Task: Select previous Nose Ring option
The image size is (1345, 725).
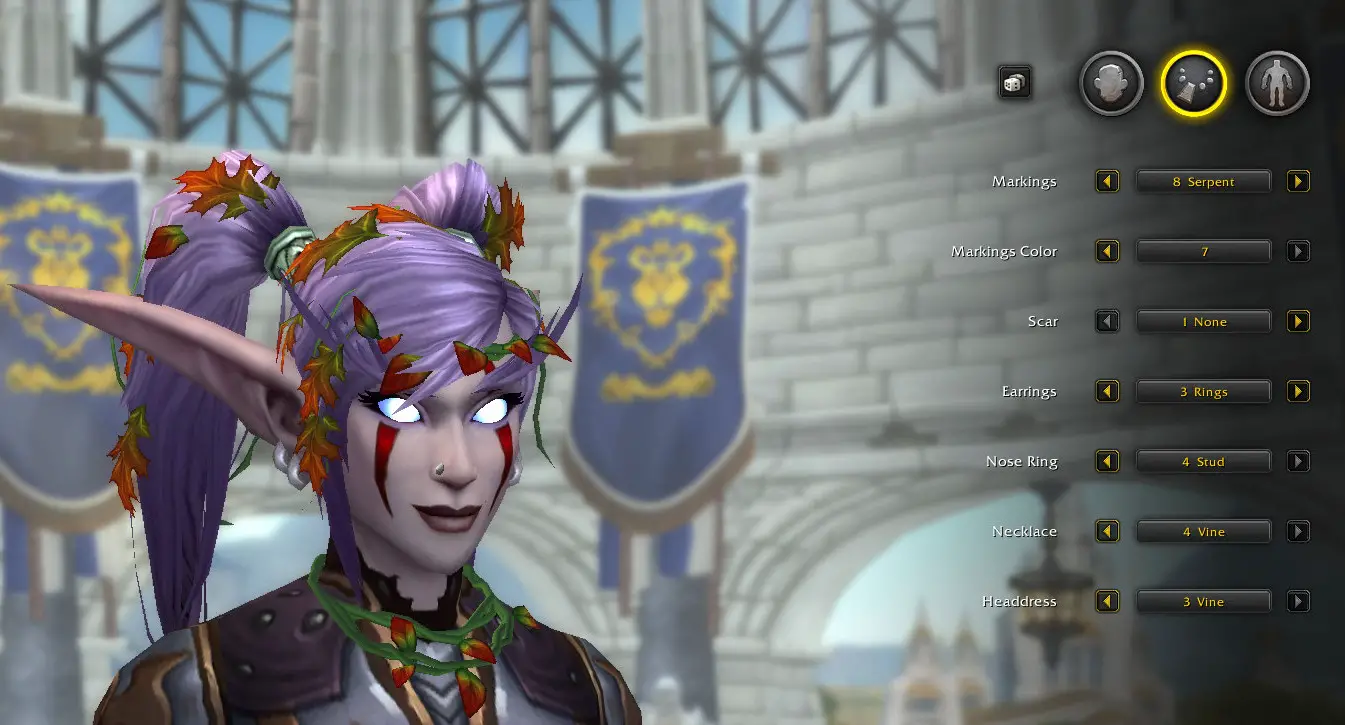Action: click(1107, 462)
